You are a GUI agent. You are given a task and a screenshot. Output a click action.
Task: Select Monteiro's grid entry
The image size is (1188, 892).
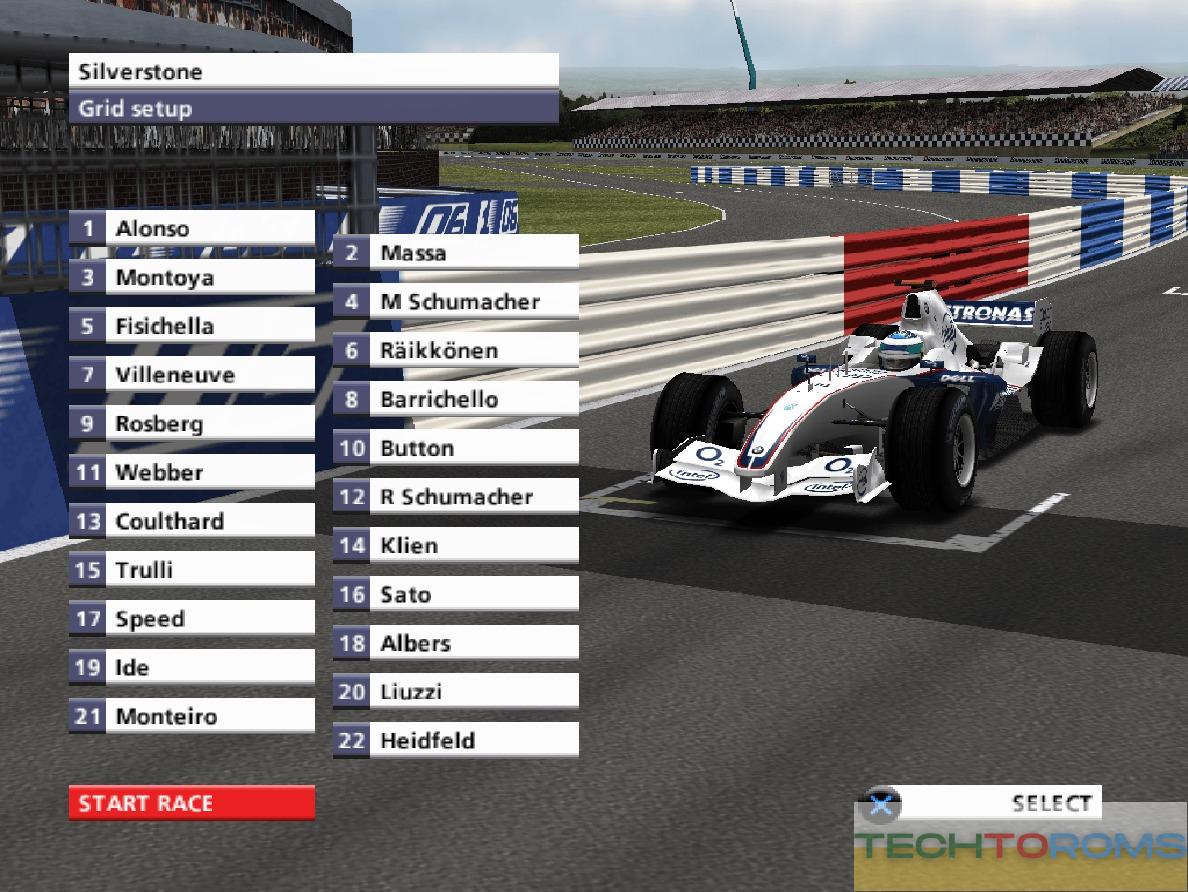tap(191, 716)
